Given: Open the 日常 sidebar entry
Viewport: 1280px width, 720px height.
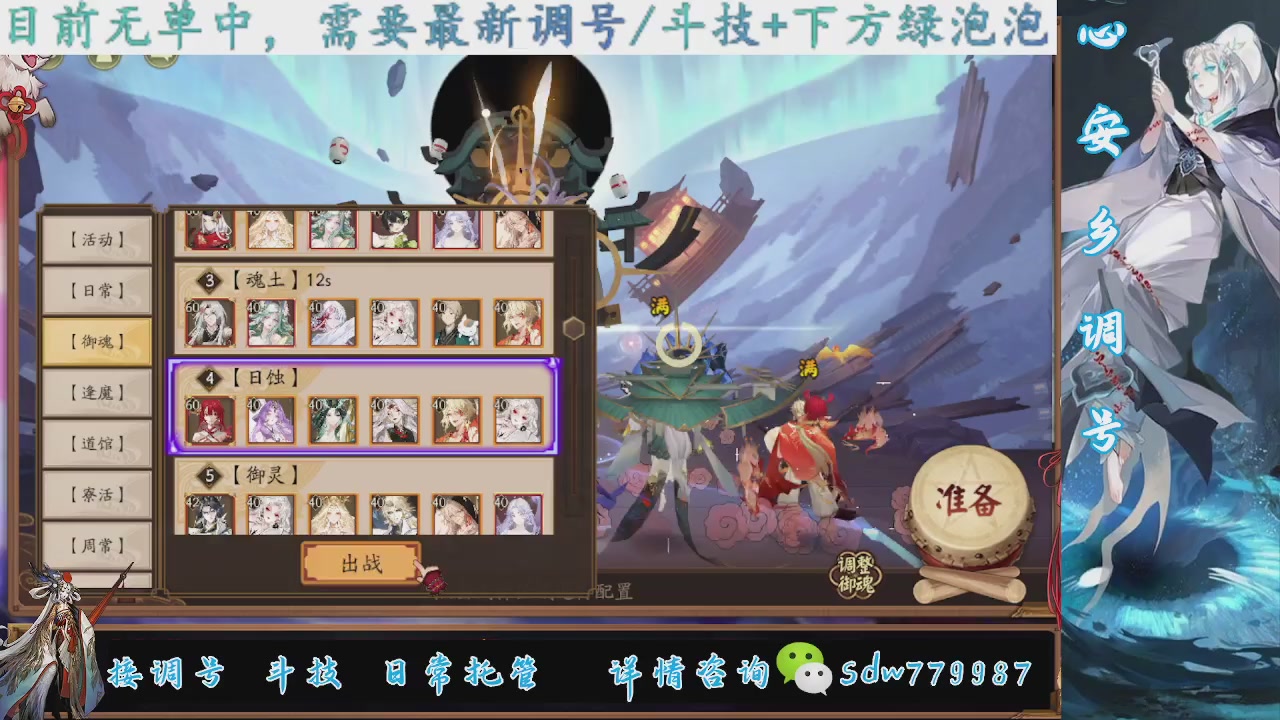Looking at the screenshot, I should pos(96,290).
